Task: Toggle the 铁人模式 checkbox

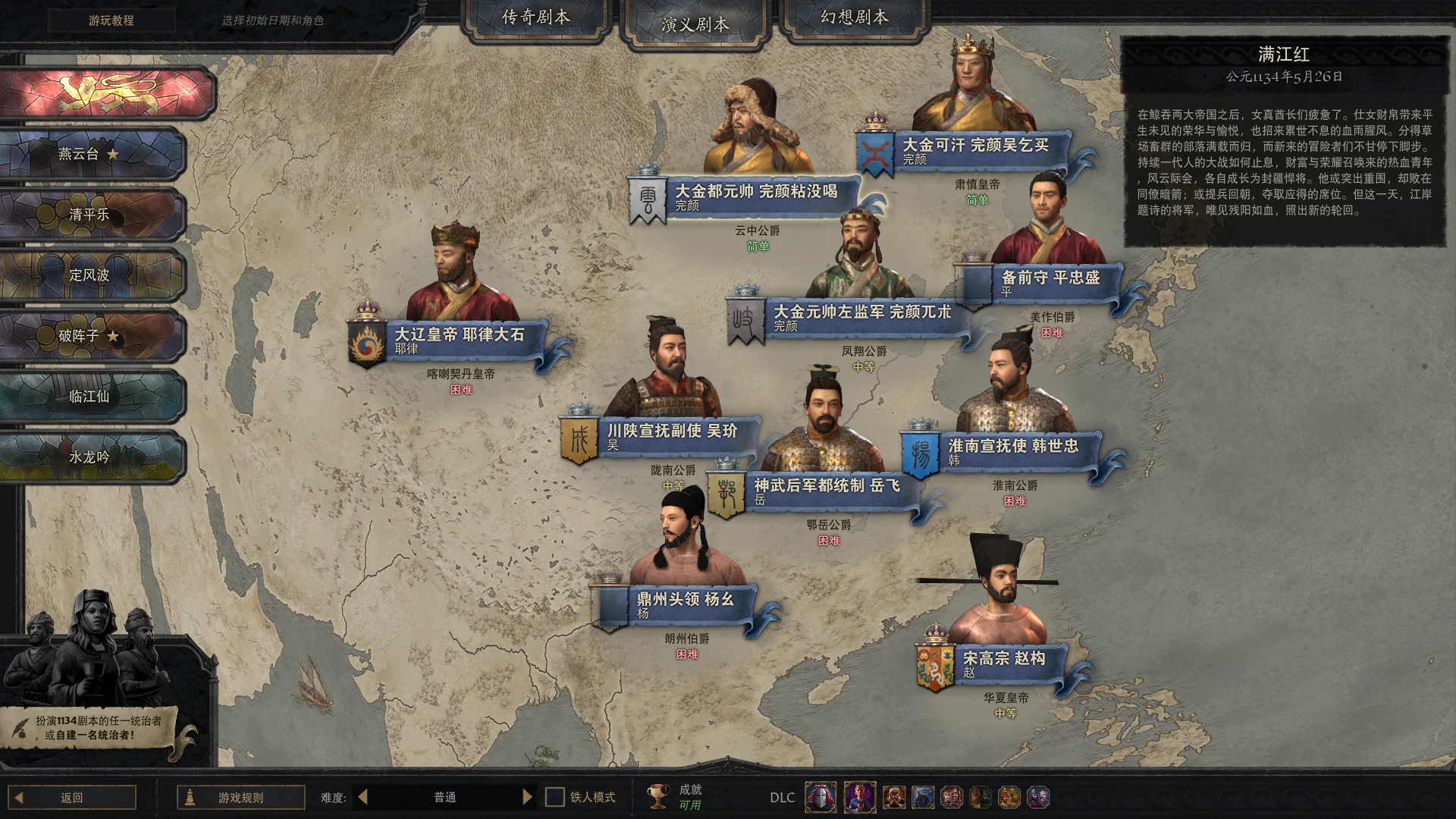Action: [555, 797]
